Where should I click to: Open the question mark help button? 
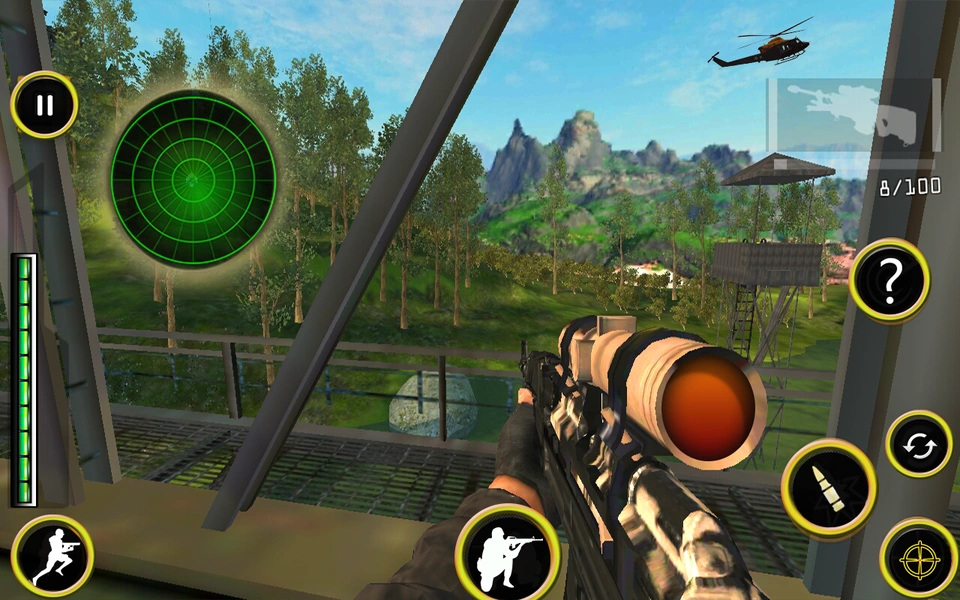889,280
